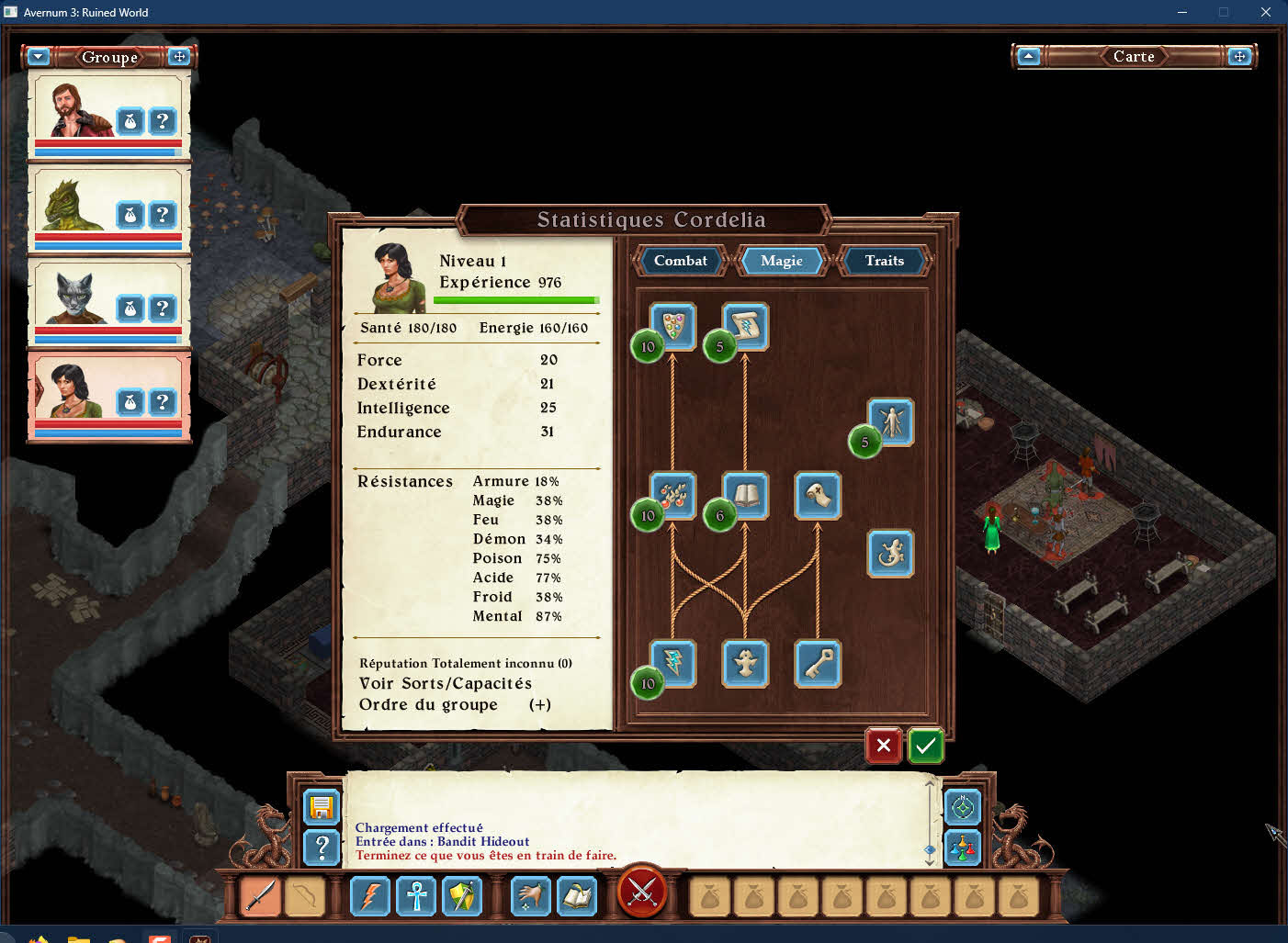Image resolution: width=1288 pixels, height=943 pixels.
Task: Close the game window
Action: (x=1265, y=12)
